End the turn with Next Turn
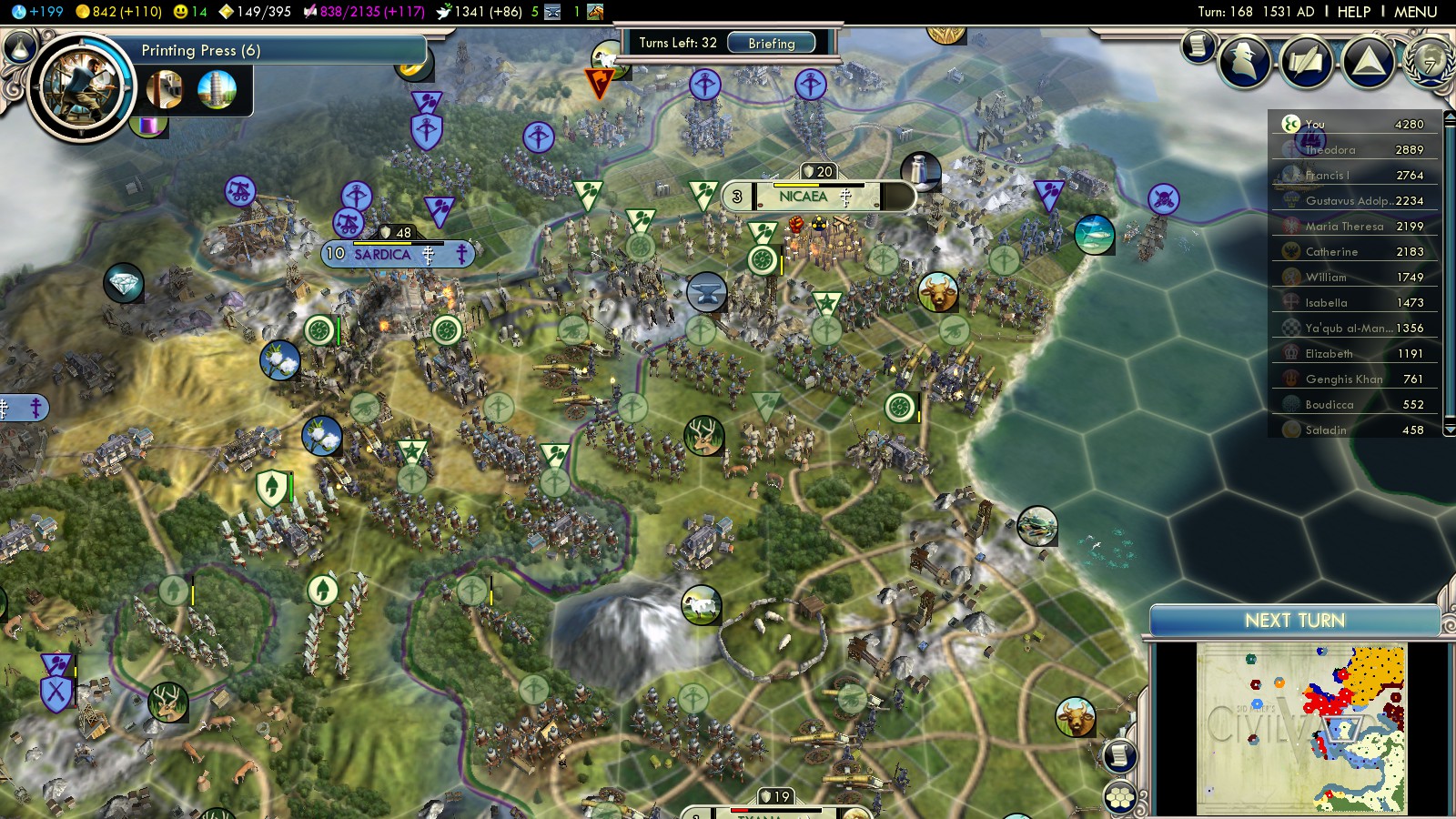Screen dimensions: 1456x819 click(1294, 621)
